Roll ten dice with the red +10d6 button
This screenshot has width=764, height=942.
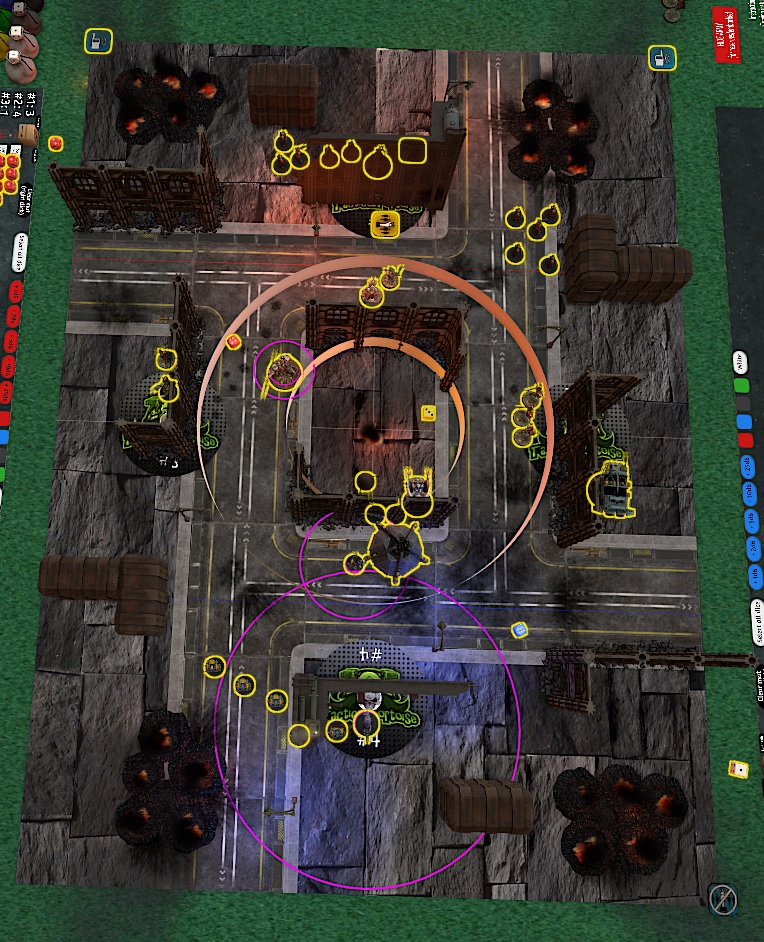click(9, 367)
